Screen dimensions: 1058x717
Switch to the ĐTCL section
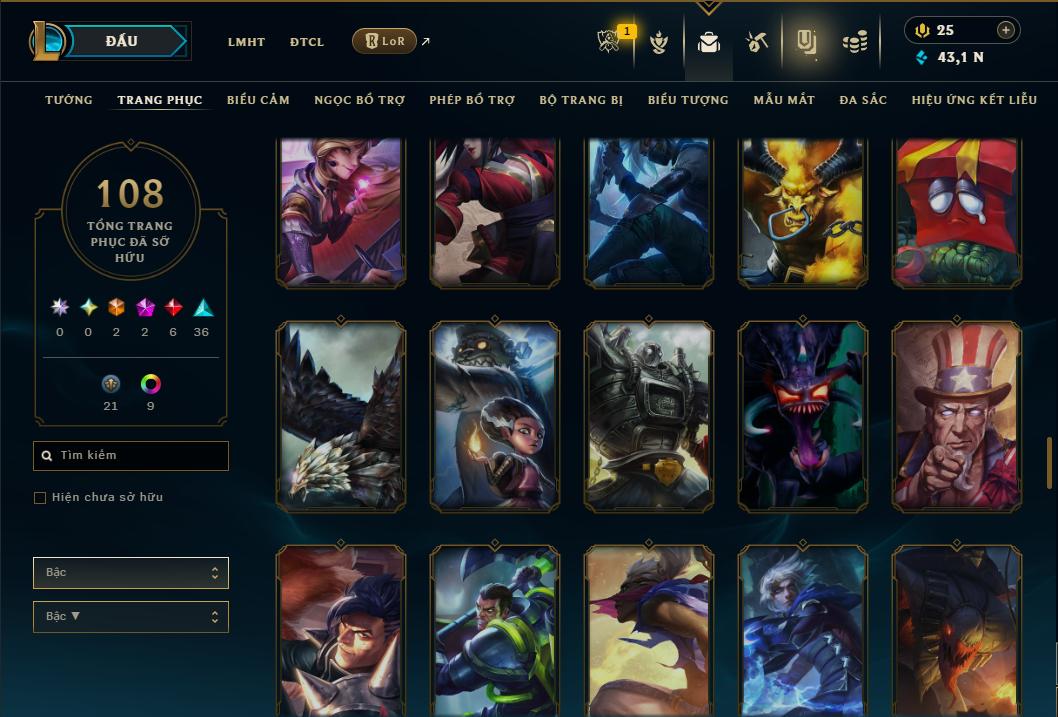tap(307, 42)
